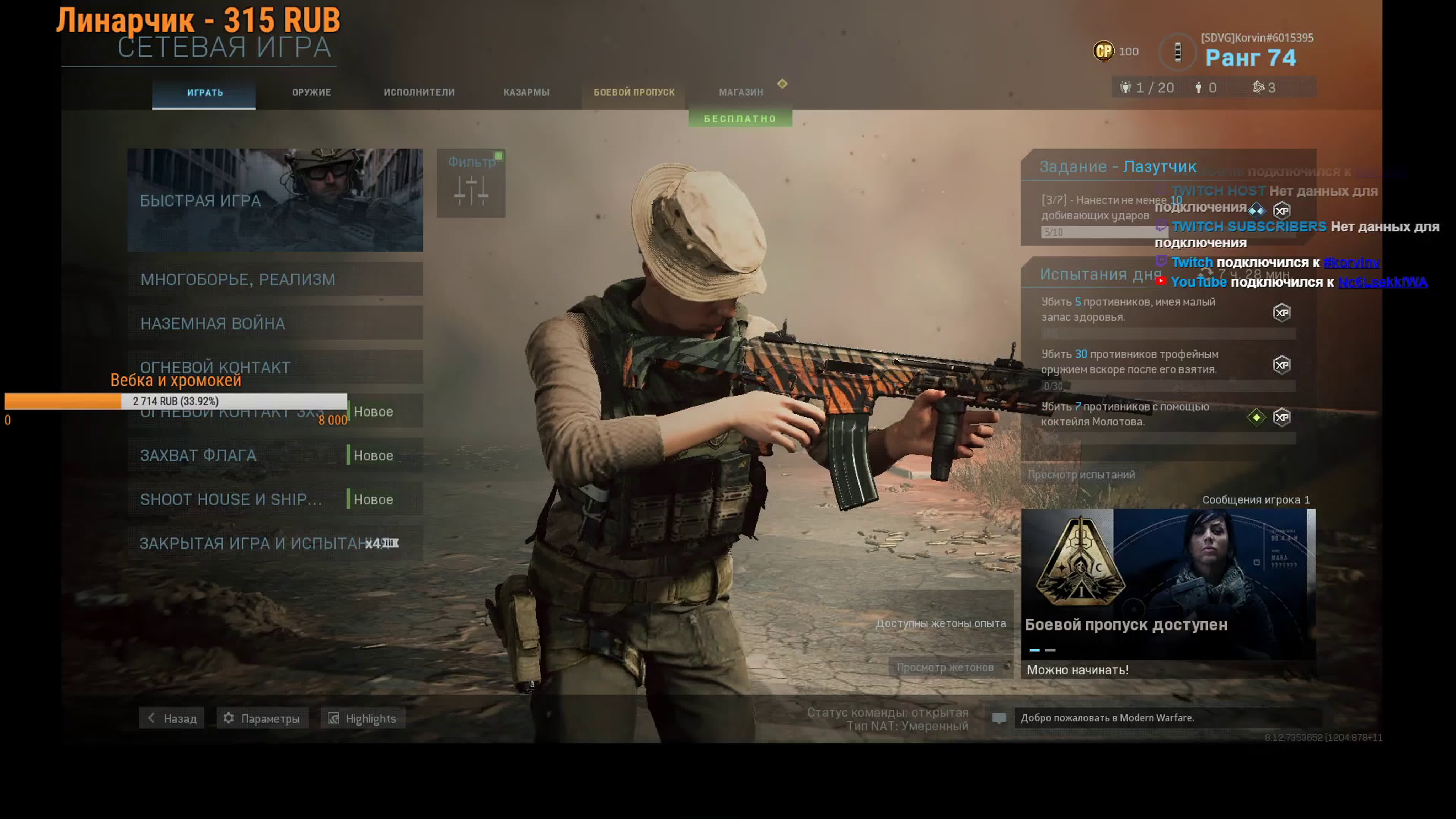Click Просмотр жетонов to view tokens

point(945,668)
